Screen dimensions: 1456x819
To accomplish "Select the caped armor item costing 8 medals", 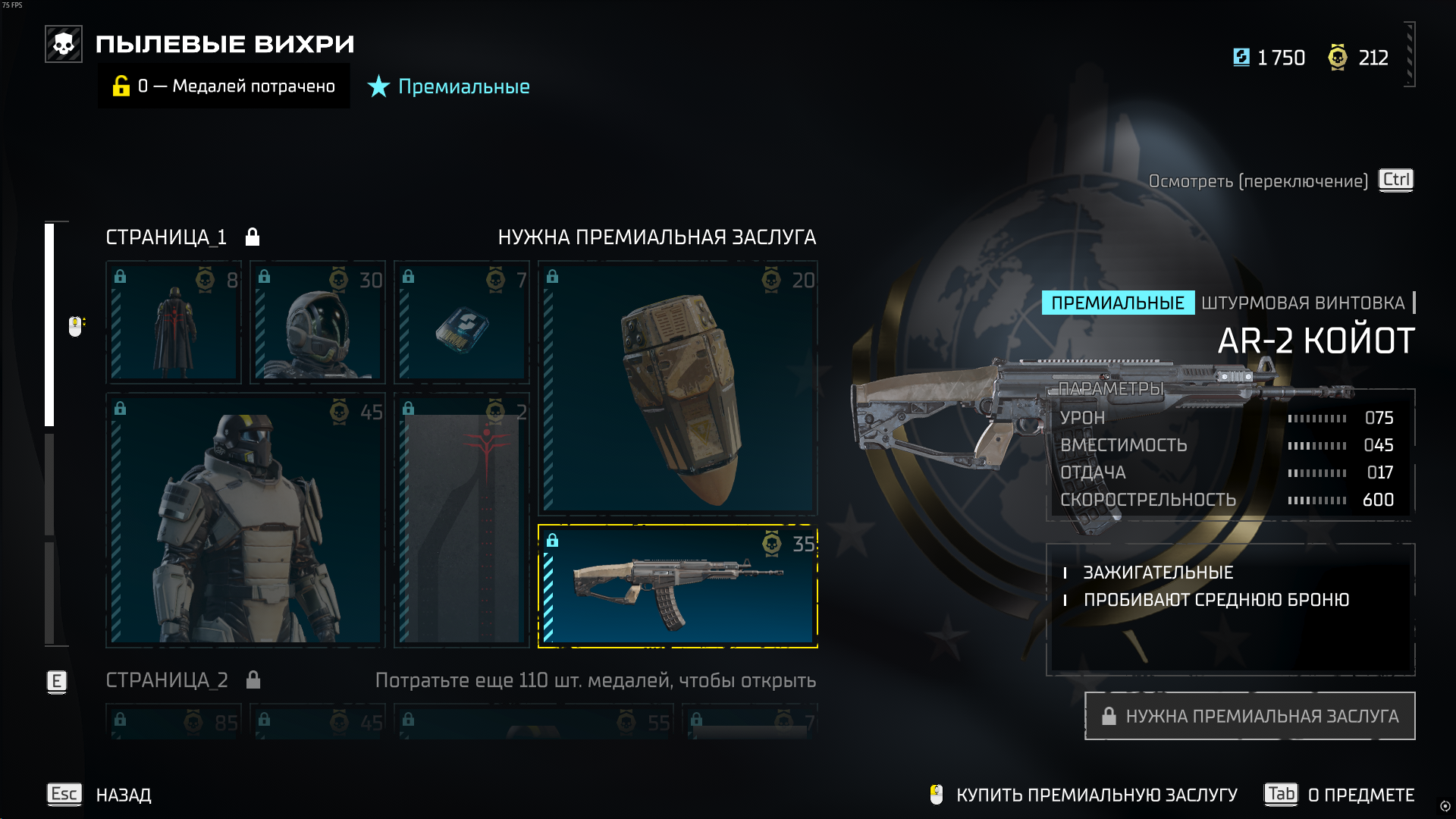I will (x=174, y=322).
